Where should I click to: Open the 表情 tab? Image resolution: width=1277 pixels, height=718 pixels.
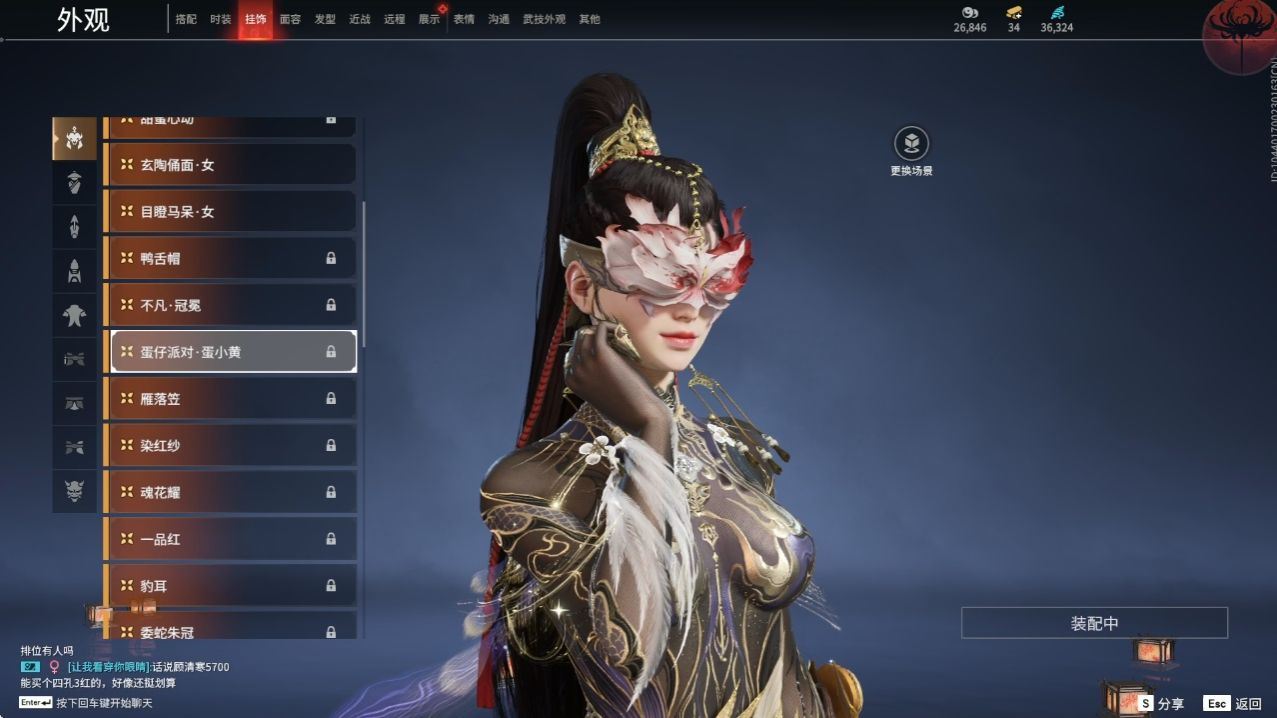click(464, 19)
